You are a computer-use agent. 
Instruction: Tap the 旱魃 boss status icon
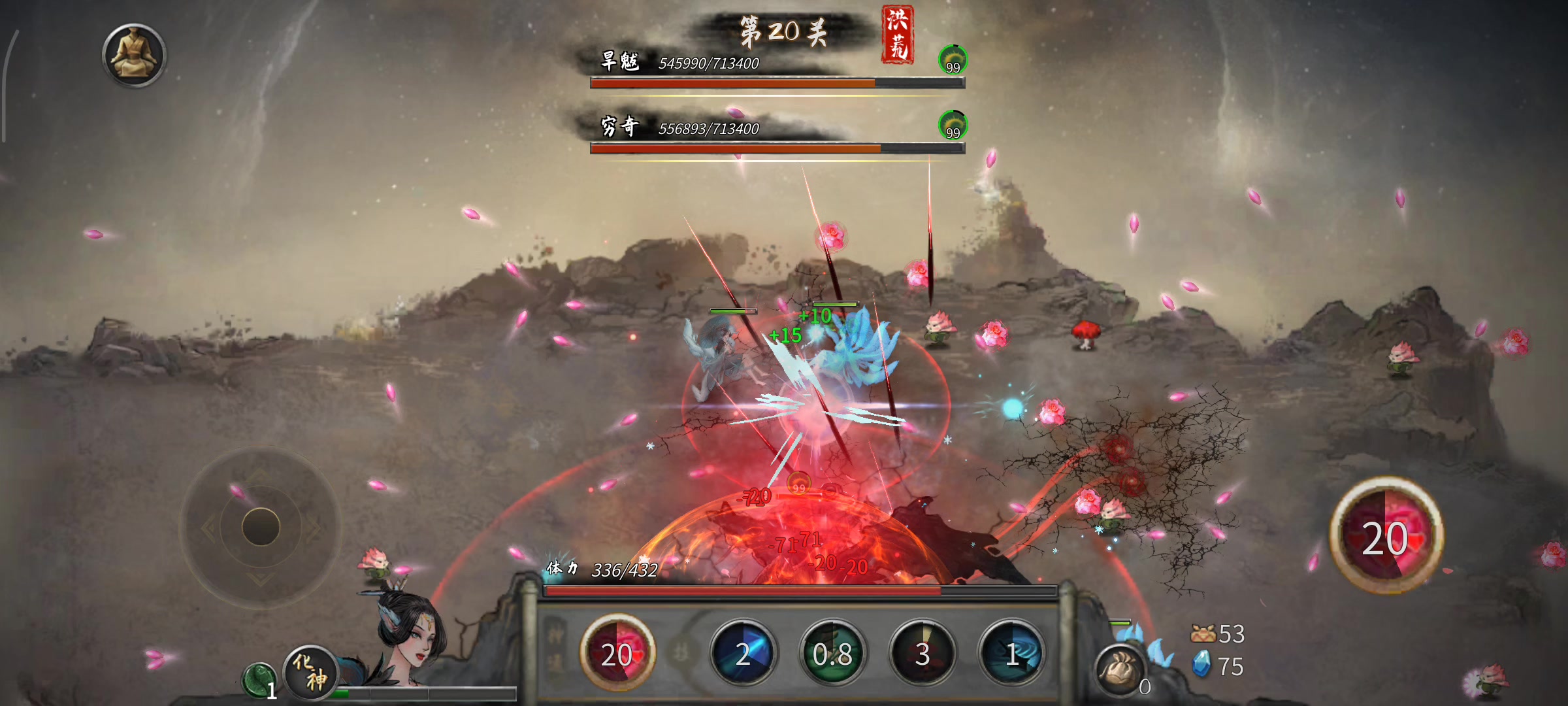[x=953, y=59]
